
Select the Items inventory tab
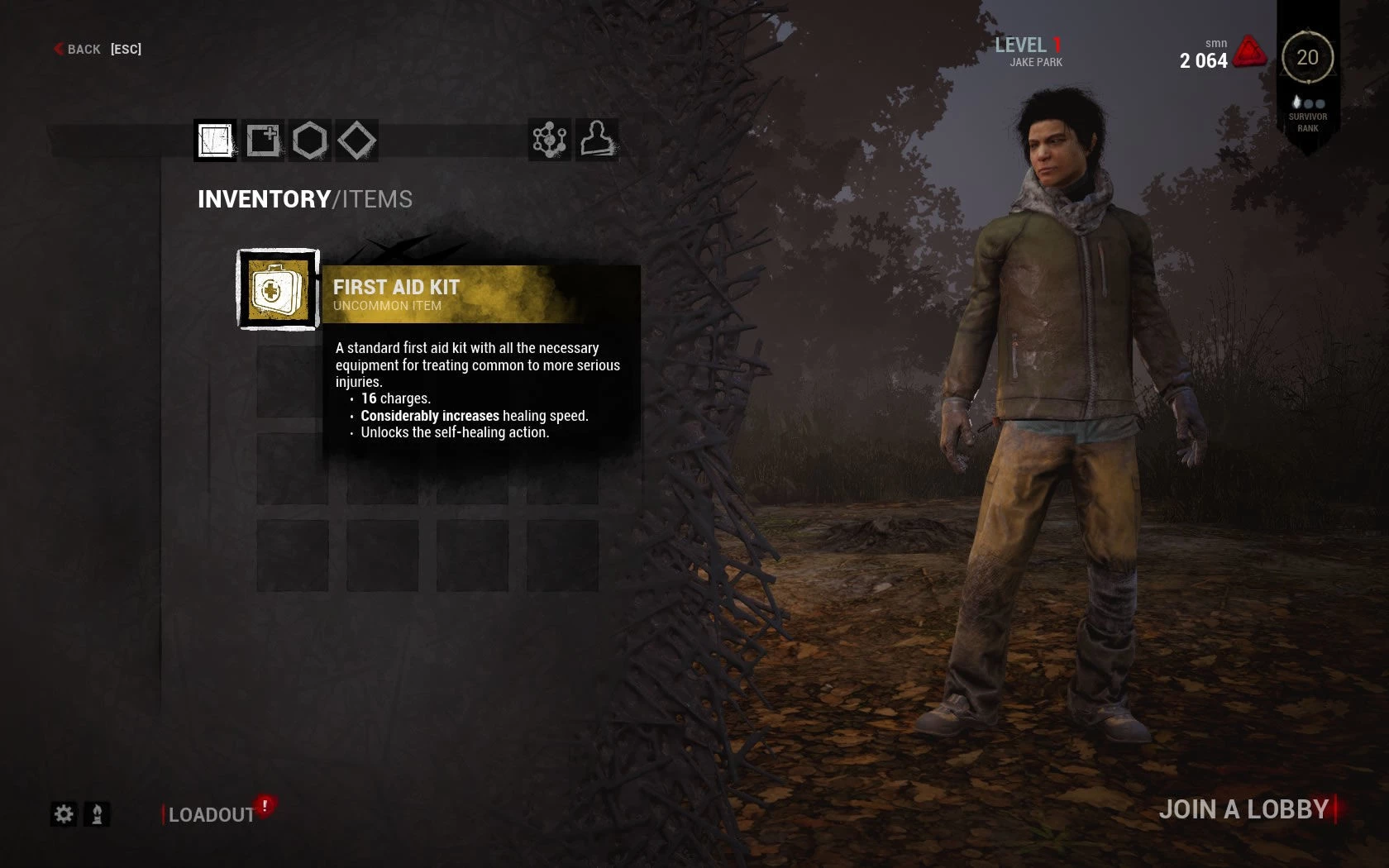click(215, 140)
